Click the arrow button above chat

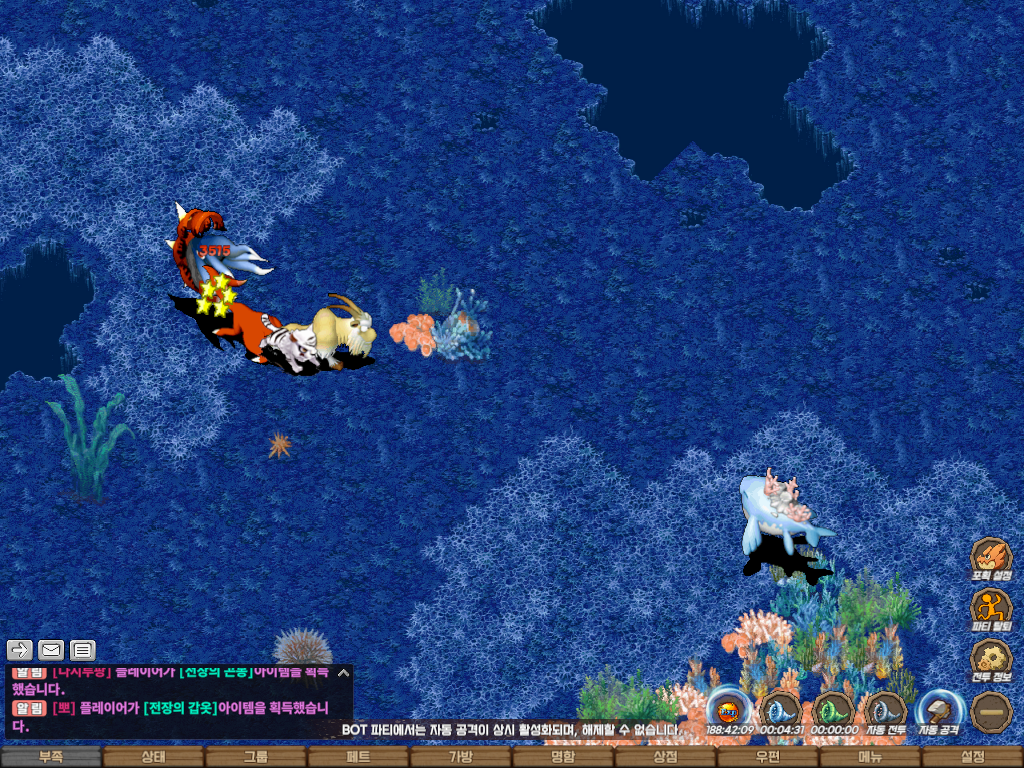(20, 650)
